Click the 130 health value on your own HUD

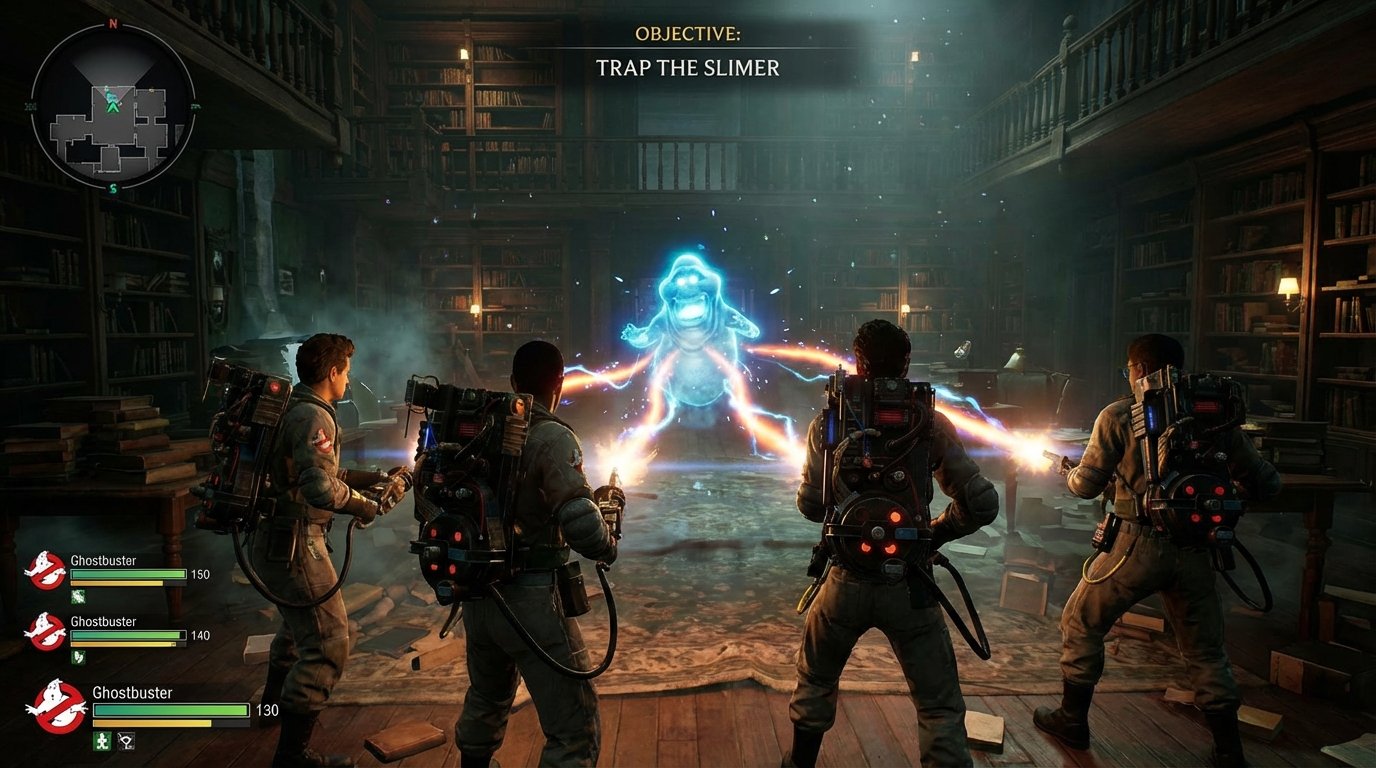266,711
